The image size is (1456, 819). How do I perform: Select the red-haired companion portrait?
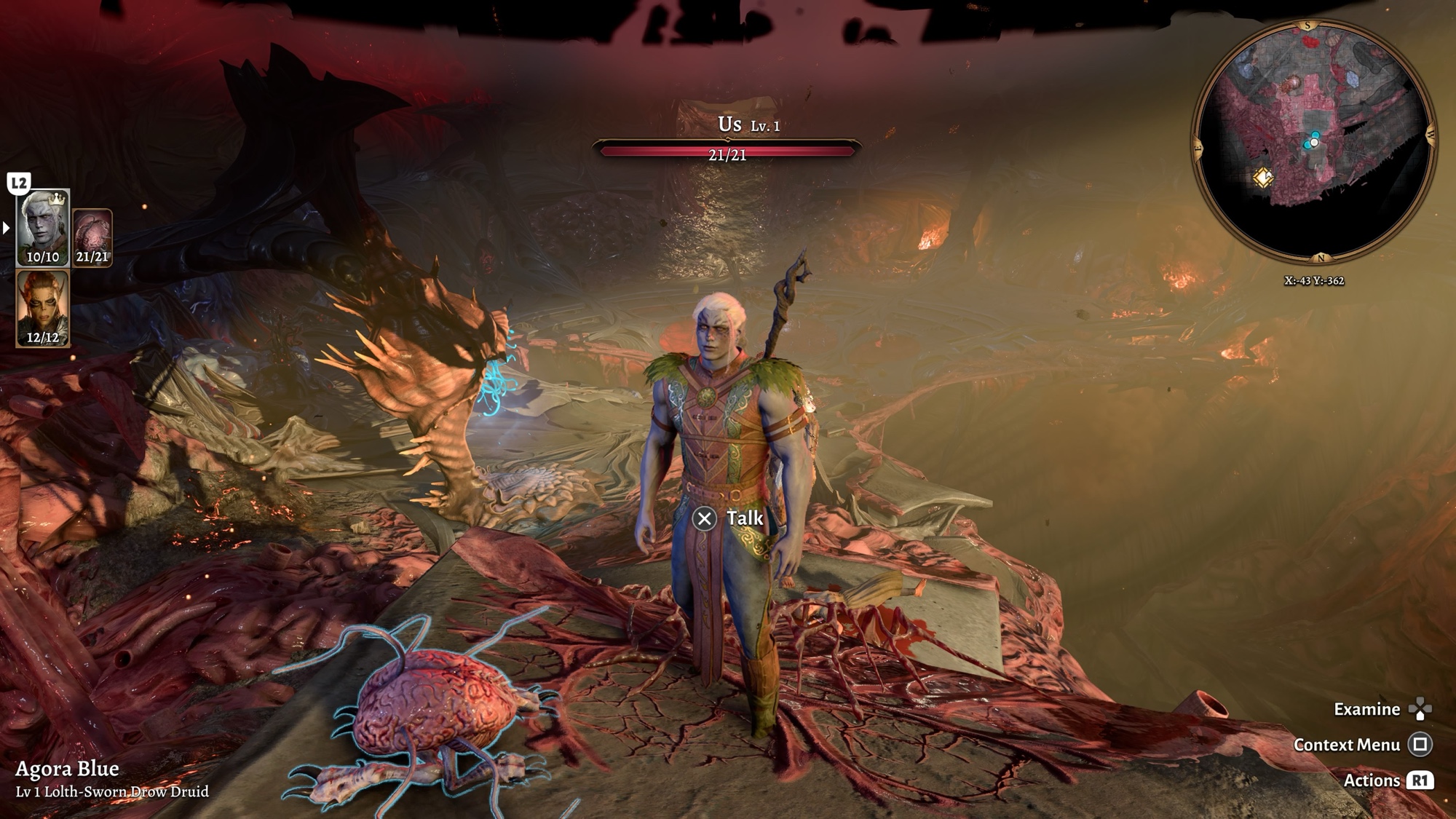click(43, 306)
